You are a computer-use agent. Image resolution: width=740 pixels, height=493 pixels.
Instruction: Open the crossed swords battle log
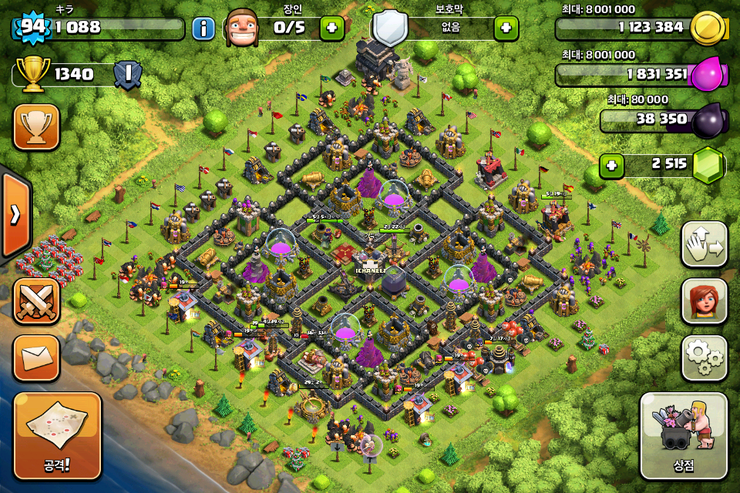coord(36,300)
